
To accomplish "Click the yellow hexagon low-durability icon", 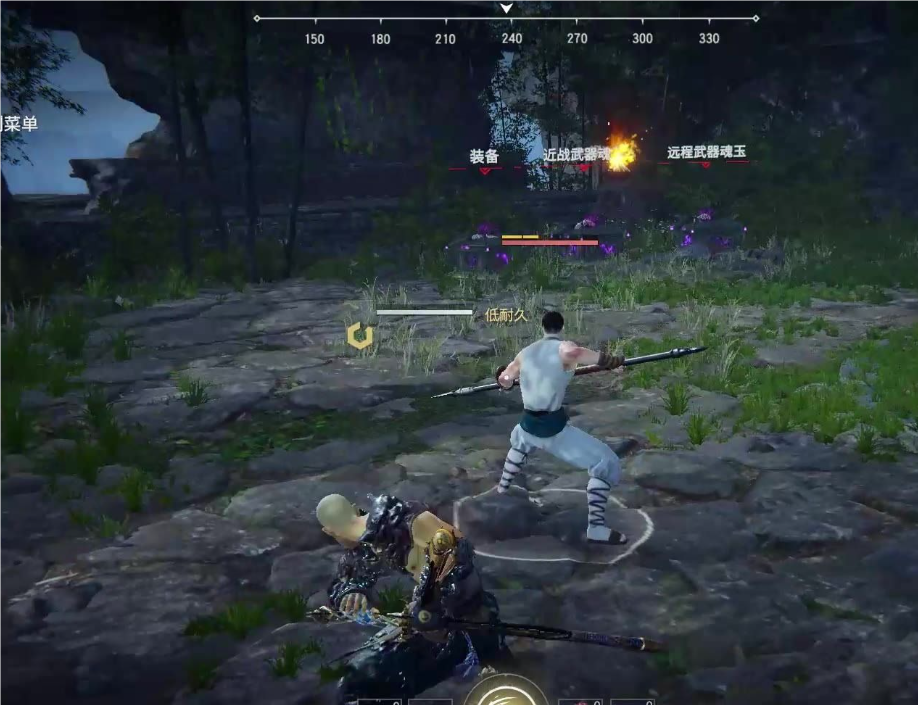I will pyautogui.click(x=360, y=336).
